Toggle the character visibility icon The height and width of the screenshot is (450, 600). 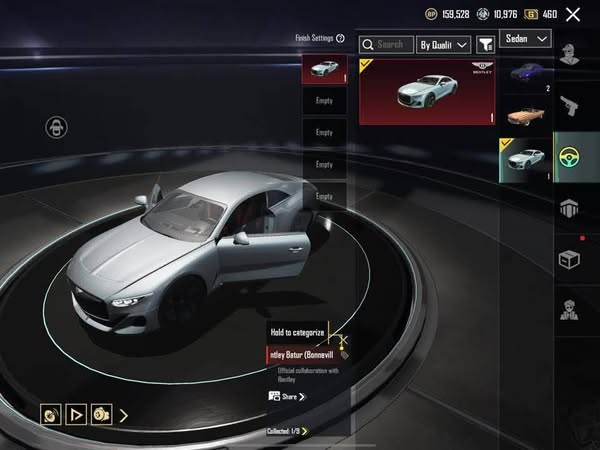click(x=56, y=127)
